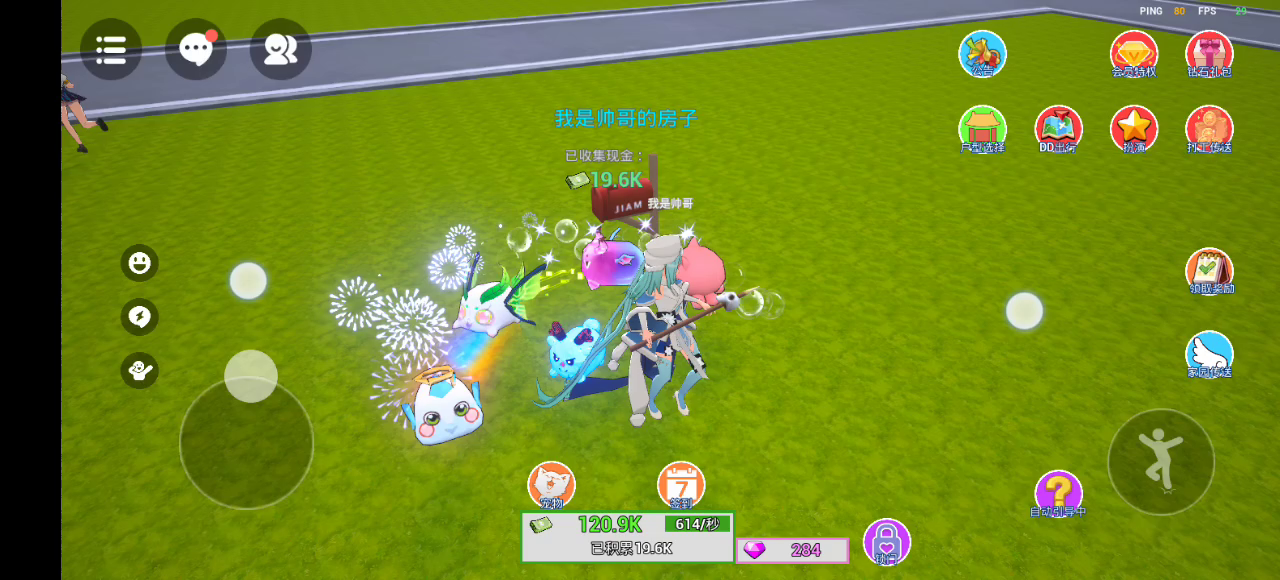1280x580 pixels.
Task: Open the smiley face emote button
Action: [140, 263]
